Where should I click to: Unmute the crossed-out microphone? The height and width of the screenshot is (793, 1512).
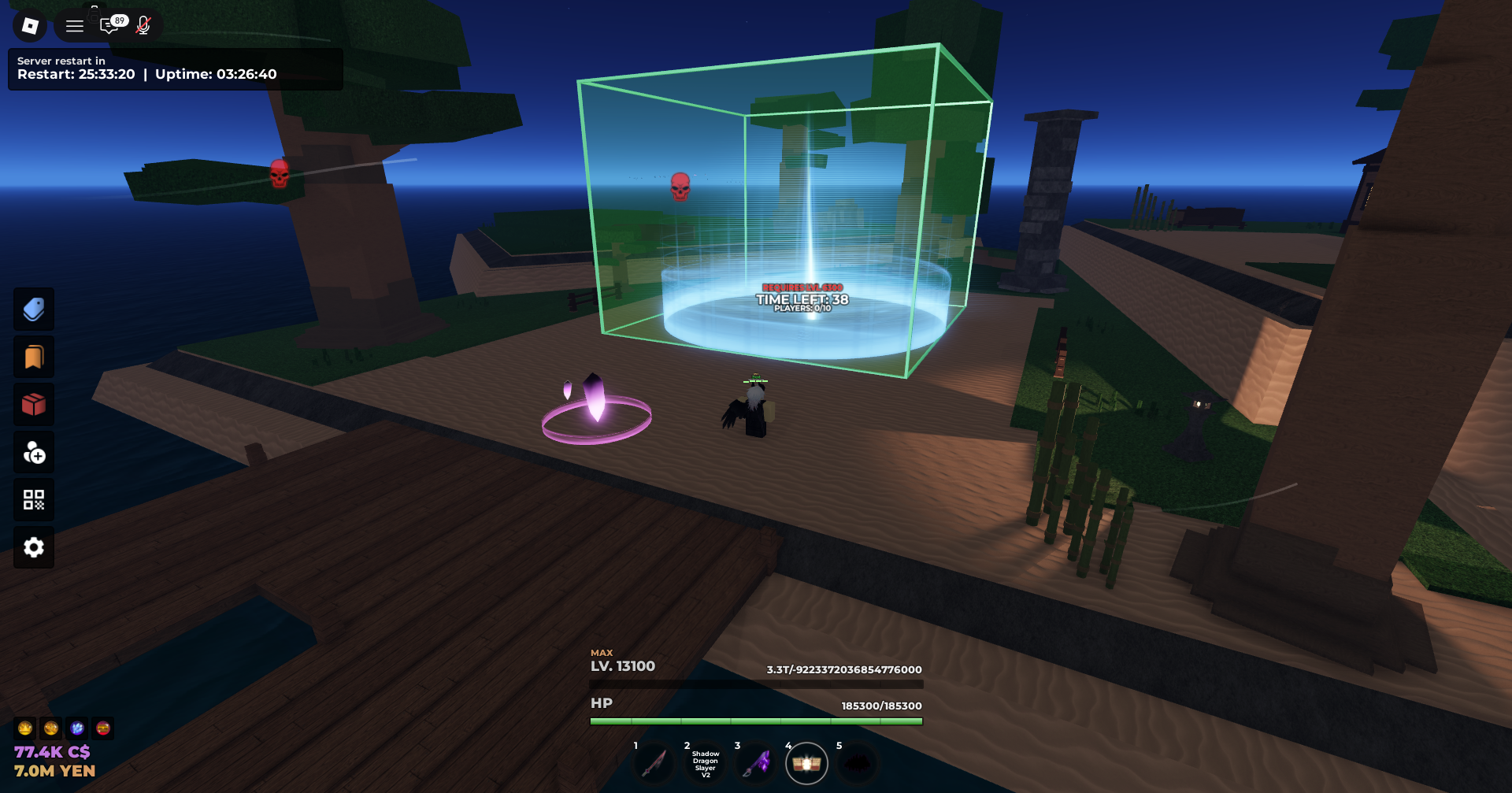click(143, 24)
